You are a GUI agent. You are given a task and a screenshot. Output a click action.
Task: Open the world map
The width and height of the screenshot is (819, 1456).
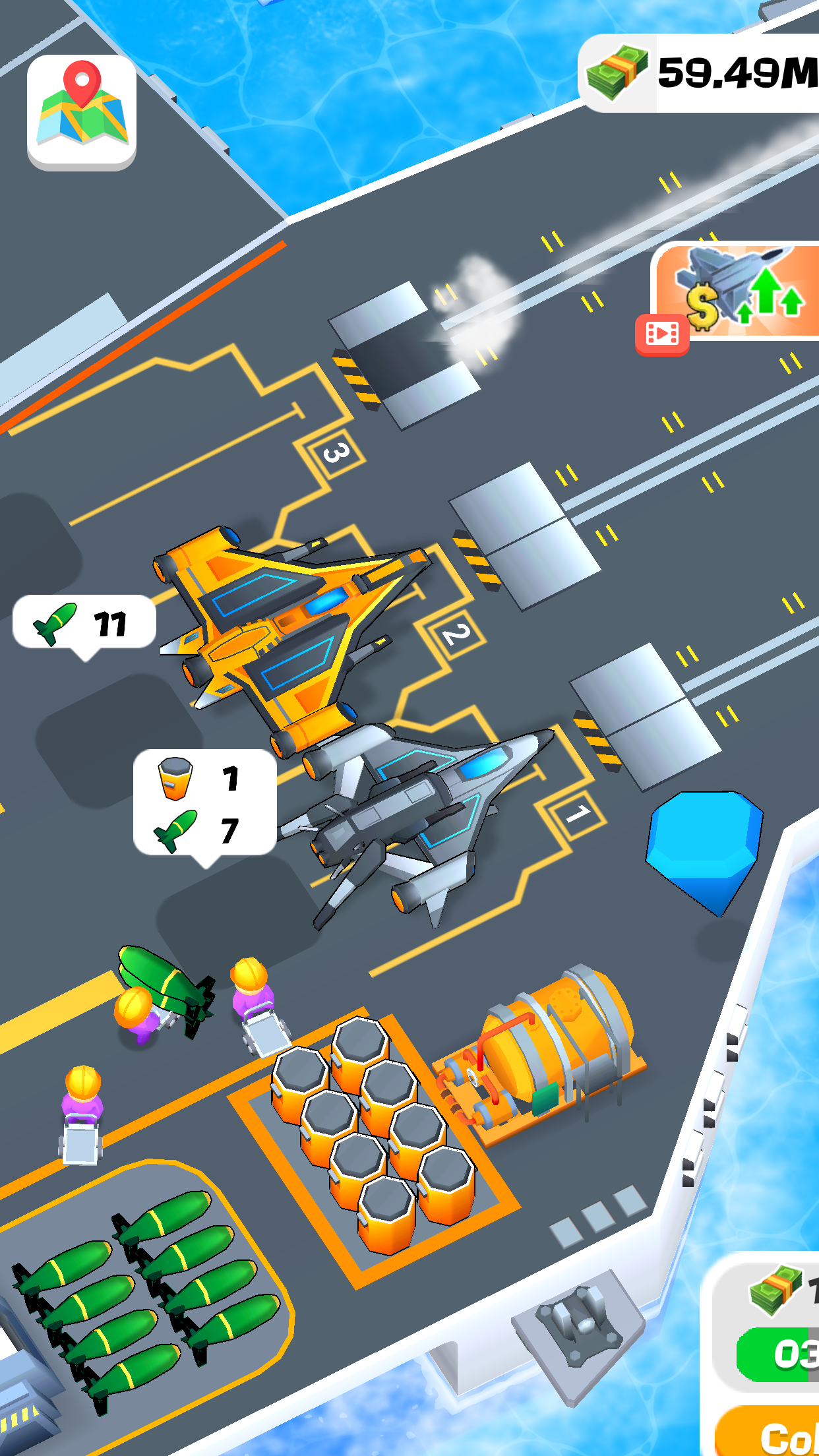[x=82, y=110]
